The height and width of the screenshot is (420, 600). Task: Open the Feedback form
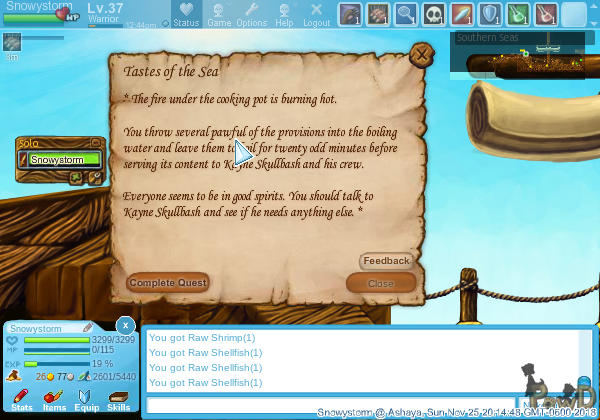click(x=386, y=261)
